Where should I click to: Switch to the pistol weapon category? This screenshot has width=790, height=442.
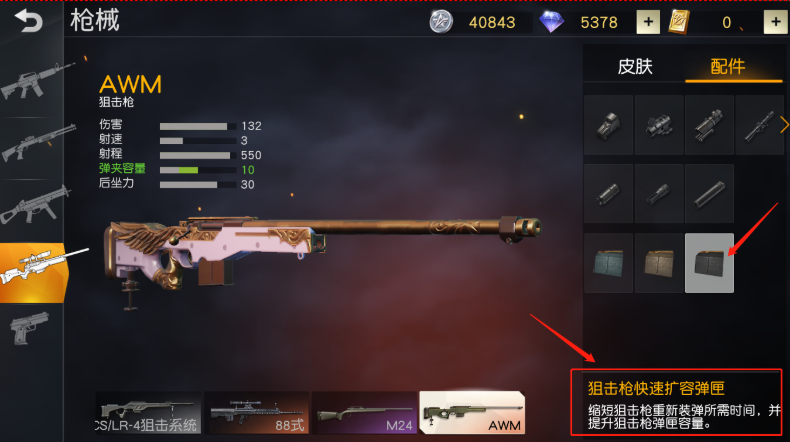click(x=32, y=328)
